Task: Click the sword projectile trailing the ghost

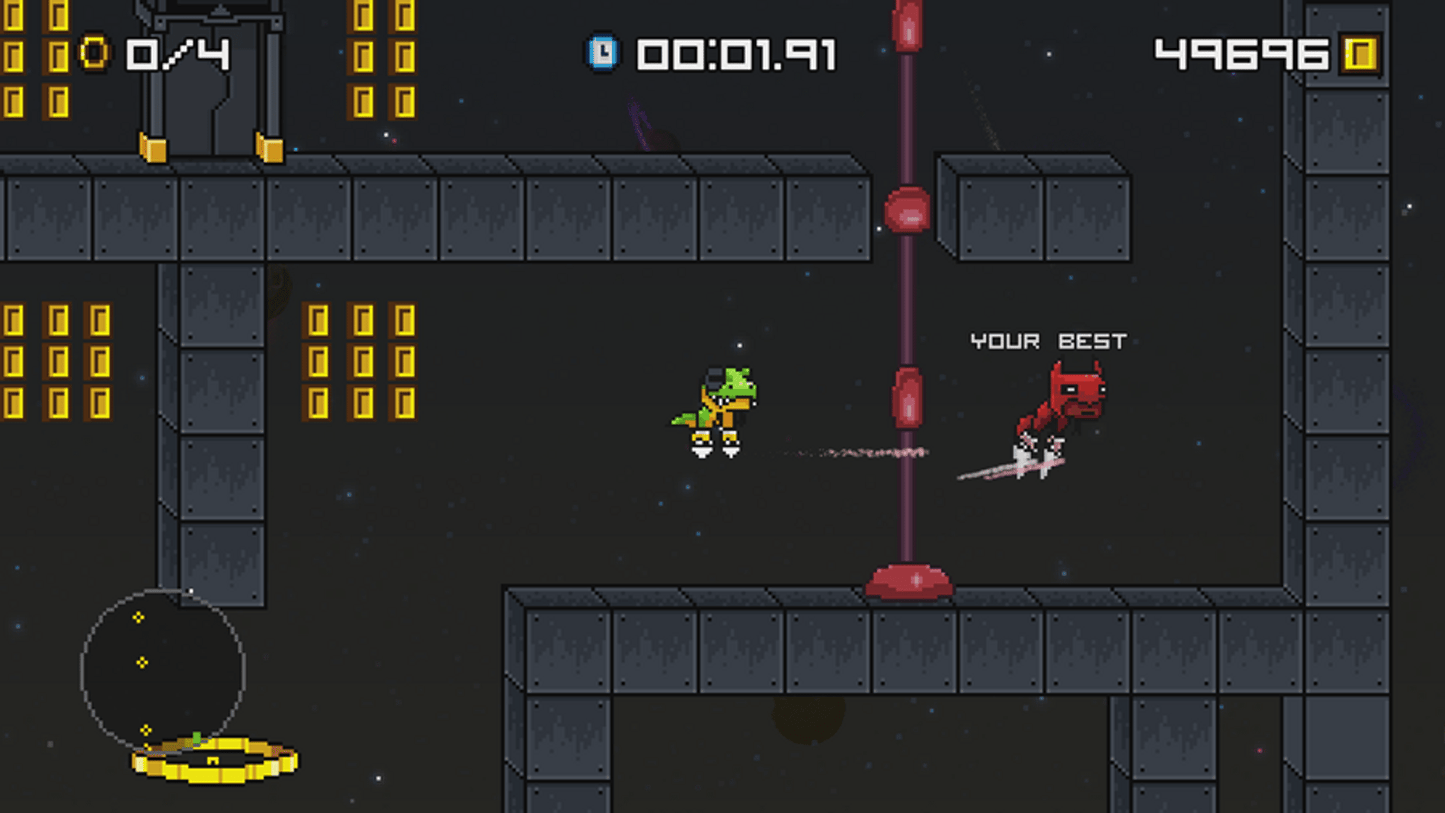Action: [1010, 470]
